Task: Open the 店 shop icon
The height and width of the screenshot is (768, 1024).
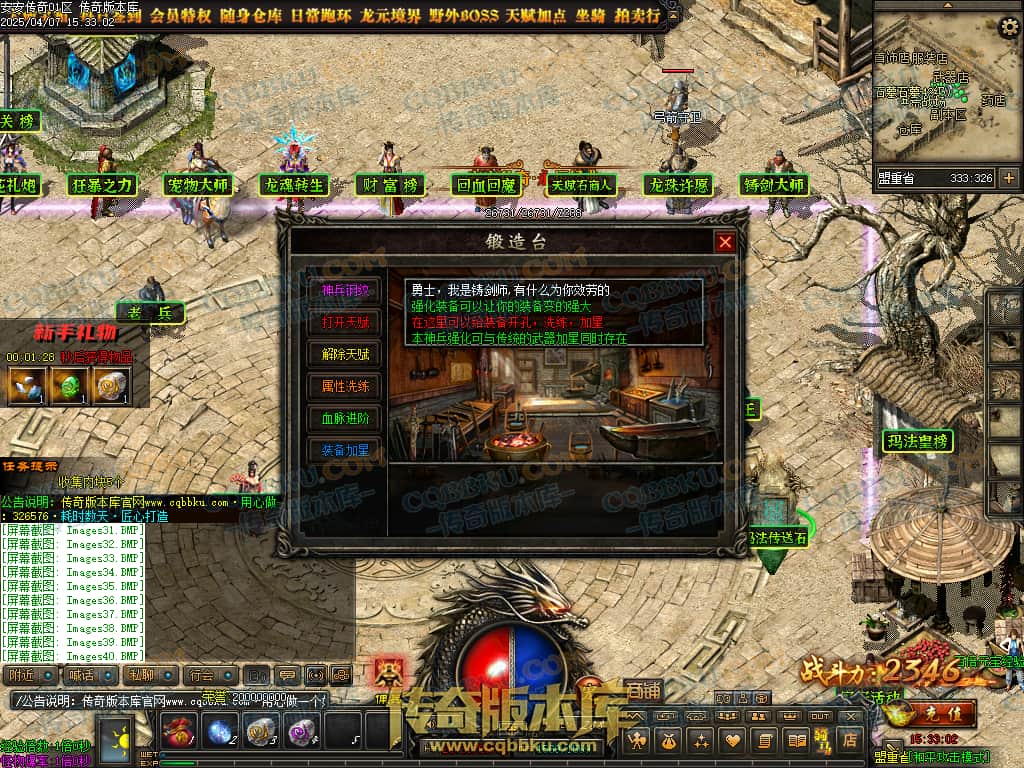Action: 851,741
